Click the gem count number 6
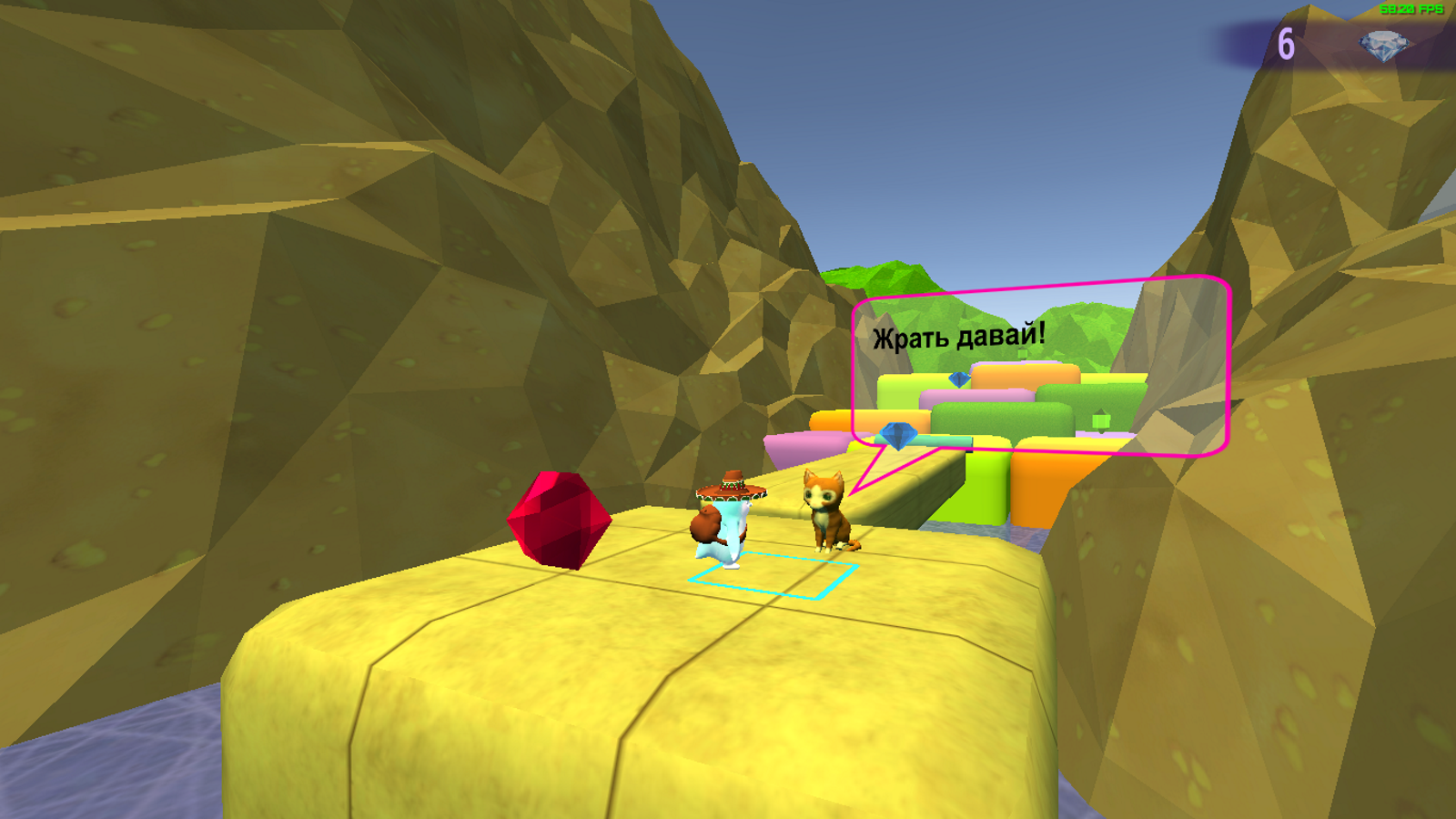The image size is (1456, 819). point(1288,43)
